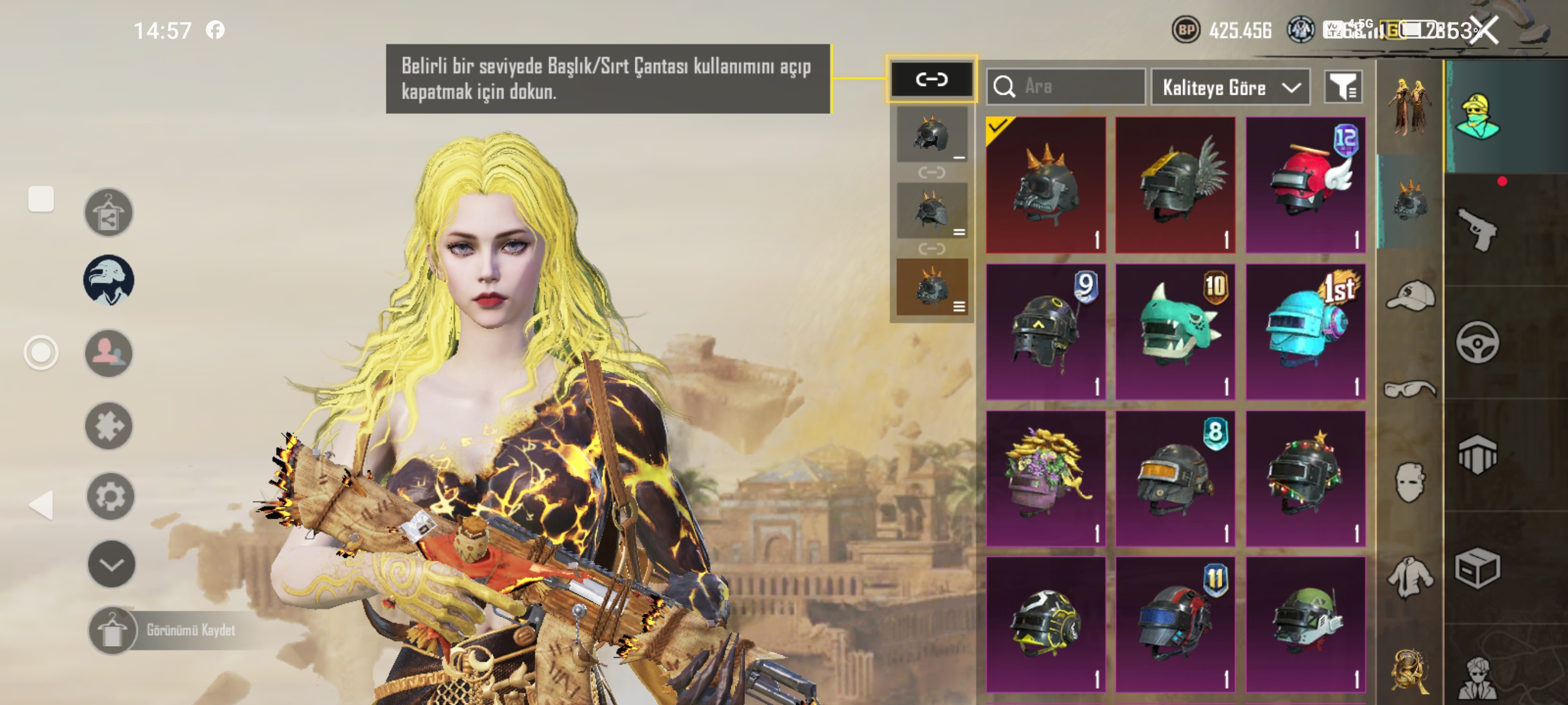Open the inventory filter funnel button
The image size is (1568, 705).
click(1343, 88)
